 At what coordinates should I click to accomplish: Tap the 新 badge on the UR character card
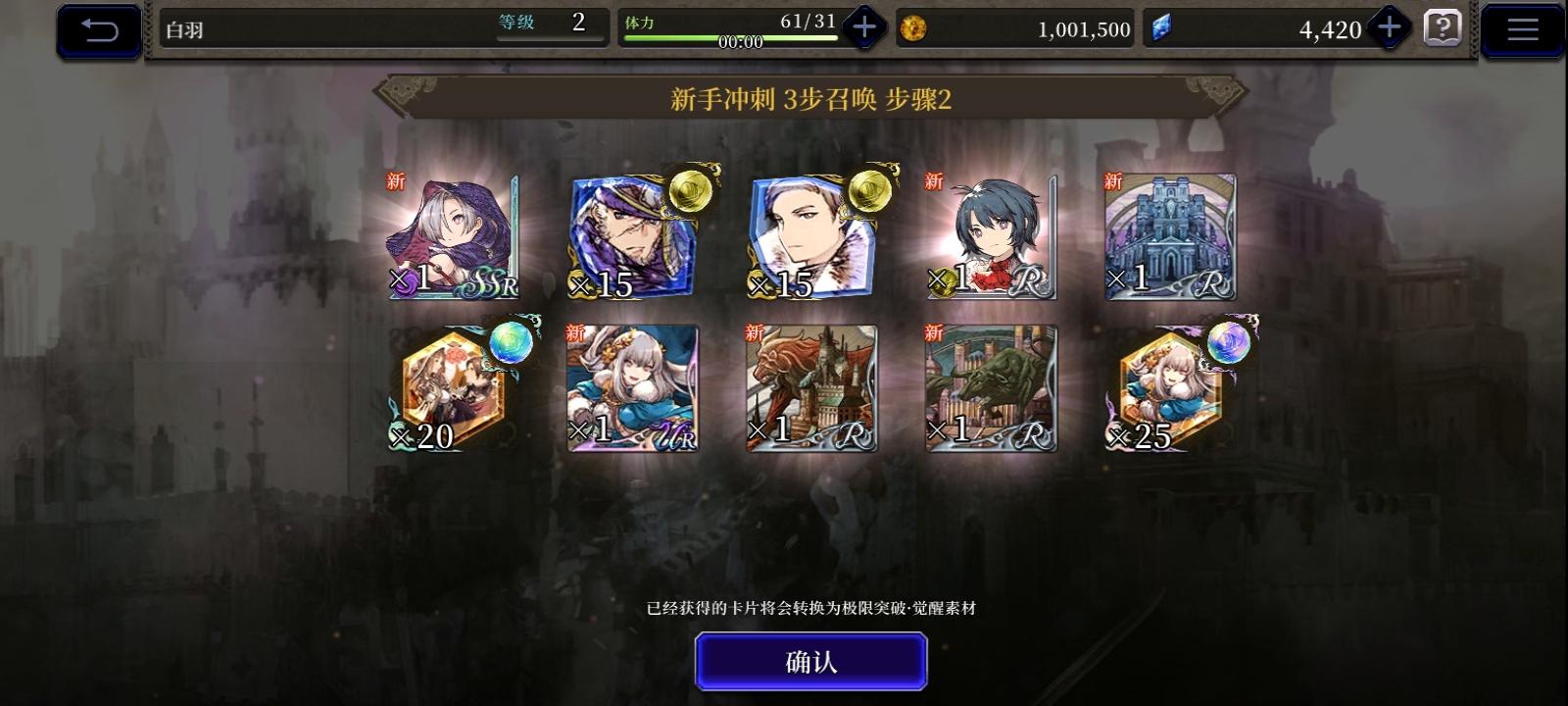[x=574, y=333]
